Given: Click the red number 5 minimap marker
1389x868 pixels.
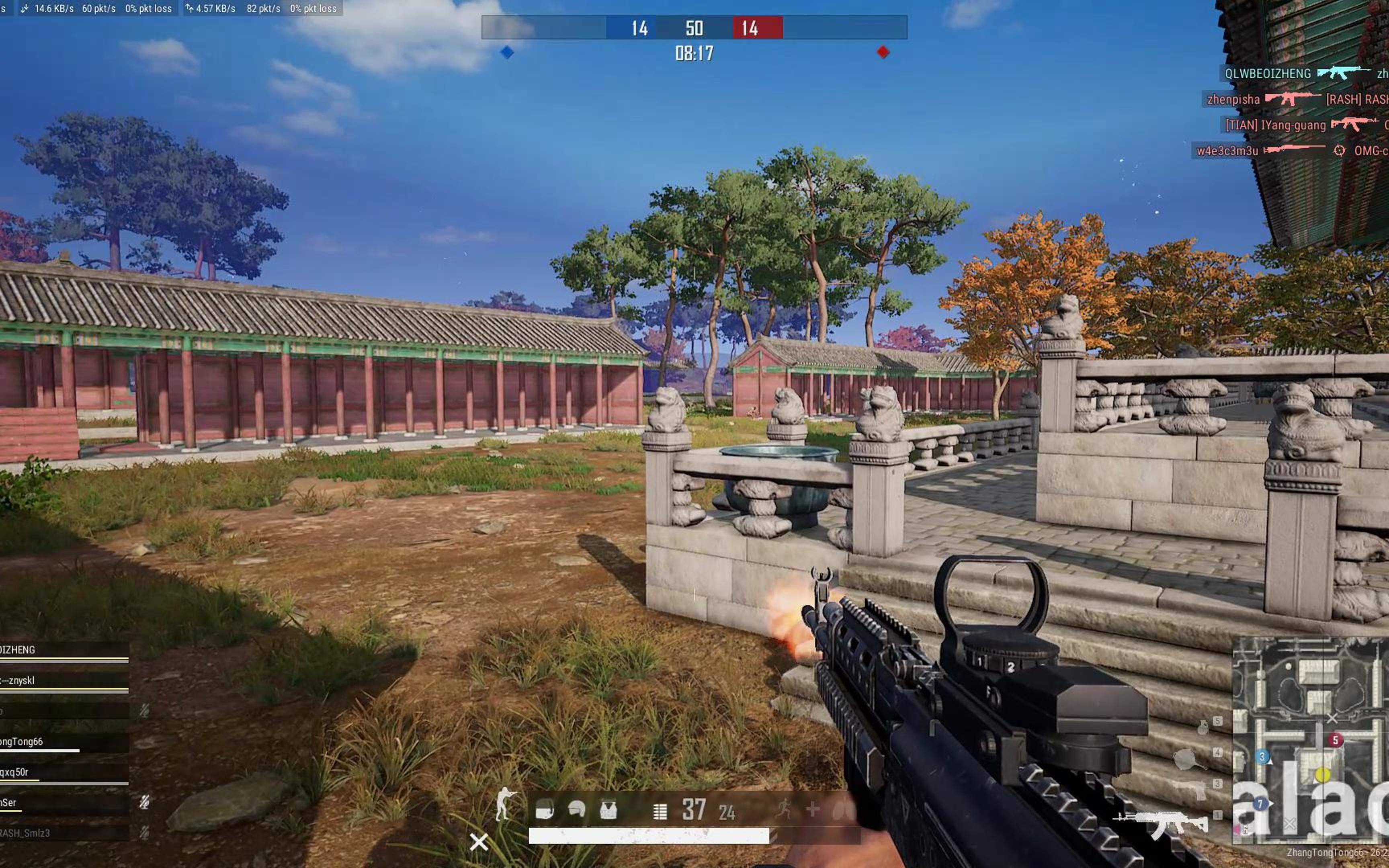Looking at the screenshot, I should pos(1335,740).
